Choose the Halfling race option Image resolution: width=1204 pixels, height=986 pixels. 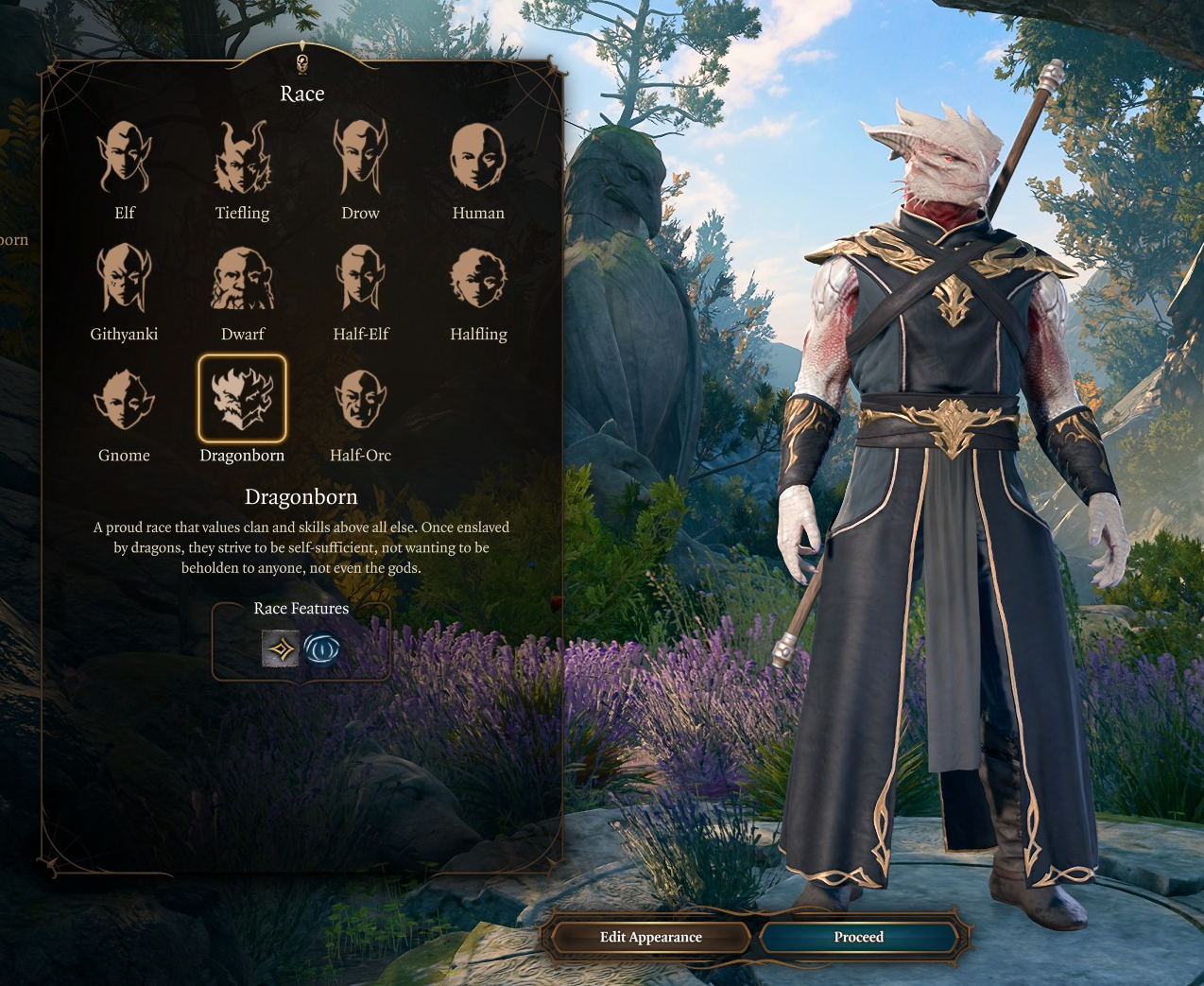pyautogui.click(x=478, y=279)
